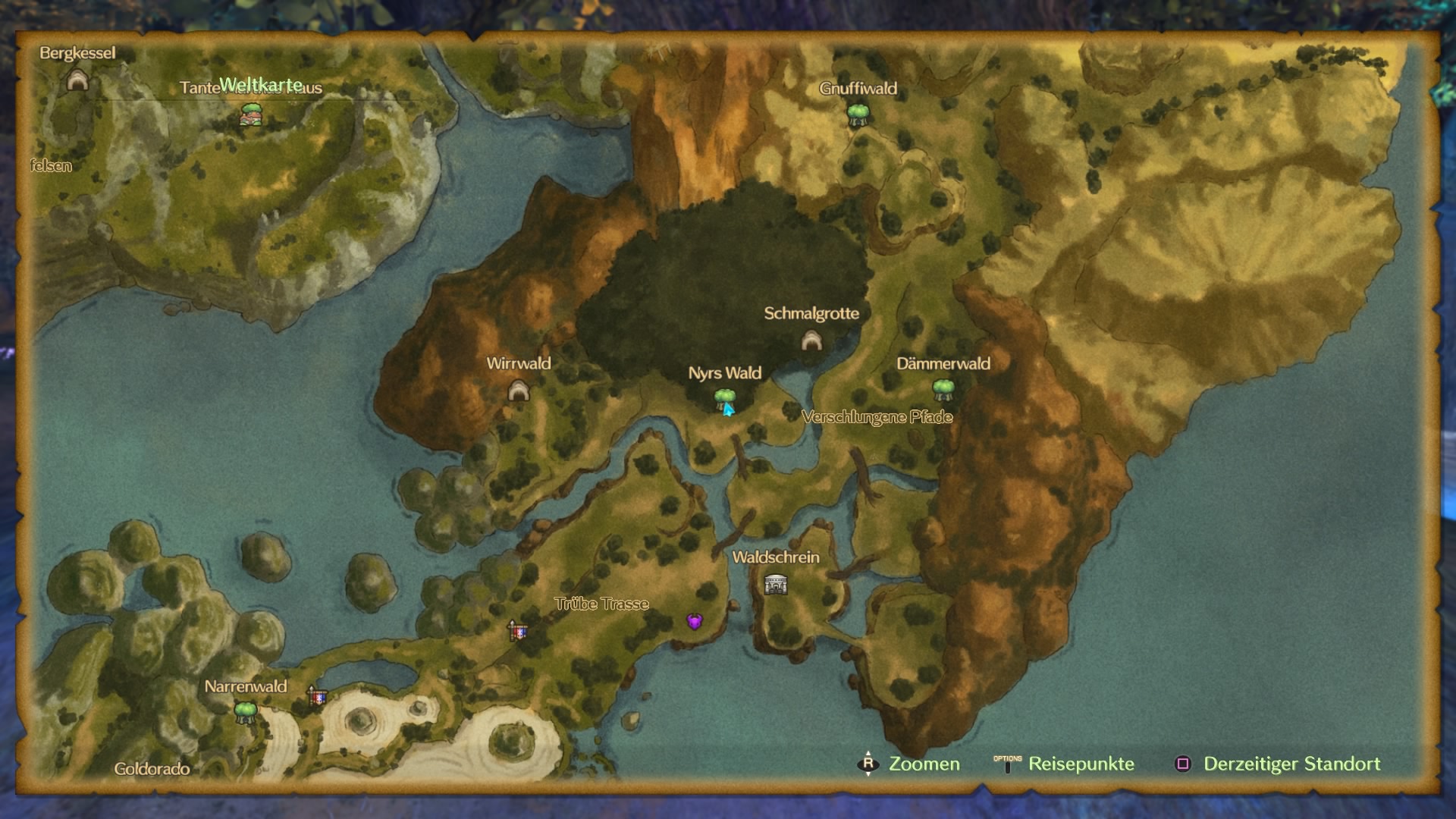Select the Goldorado location label
The width and height of the screenshot is (1456, 819).
click(x=152, y=769)
